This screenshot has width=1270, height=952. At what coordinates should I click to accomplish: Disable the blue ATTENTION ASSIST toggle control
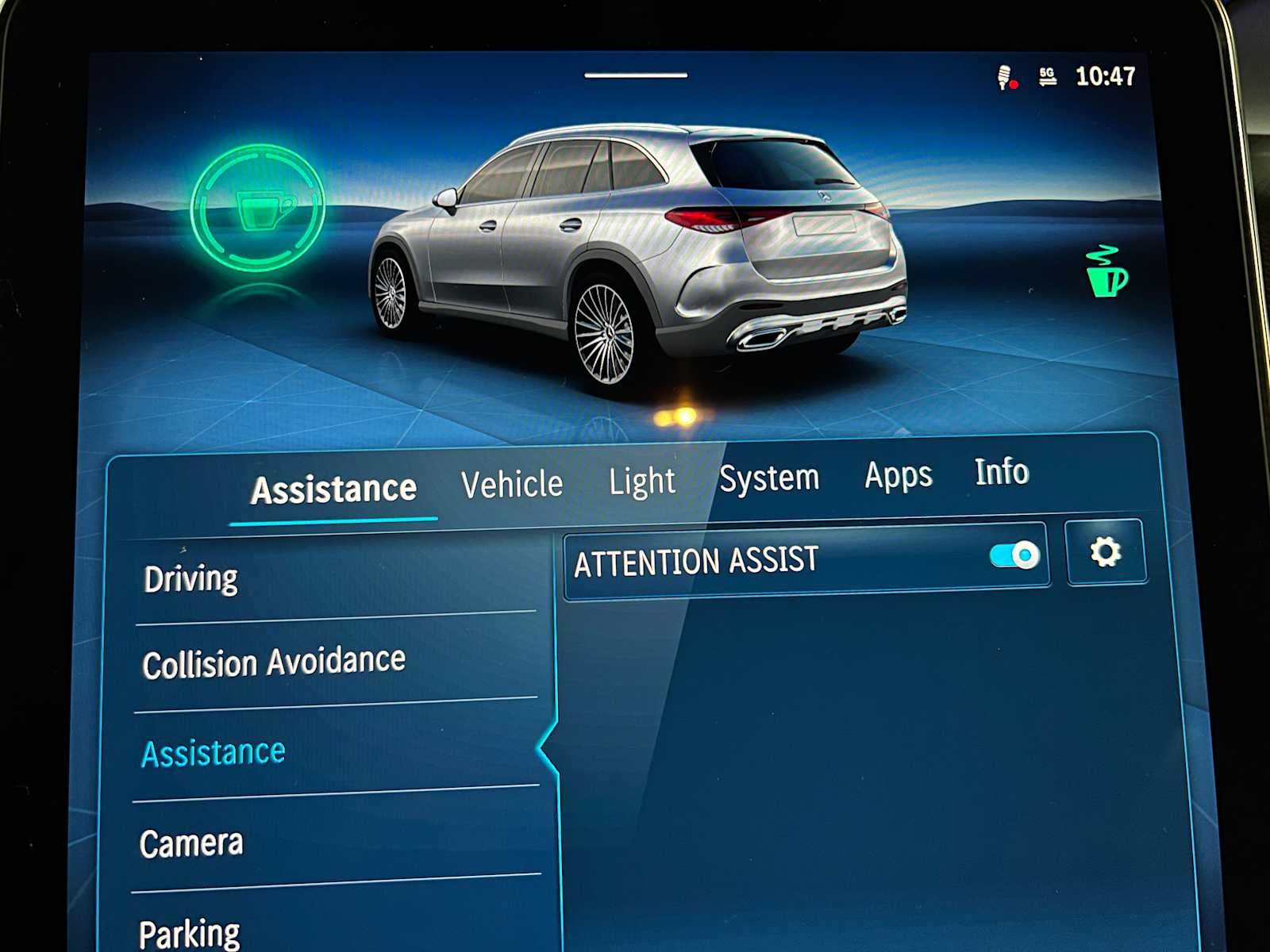(x=1014, y=556)
